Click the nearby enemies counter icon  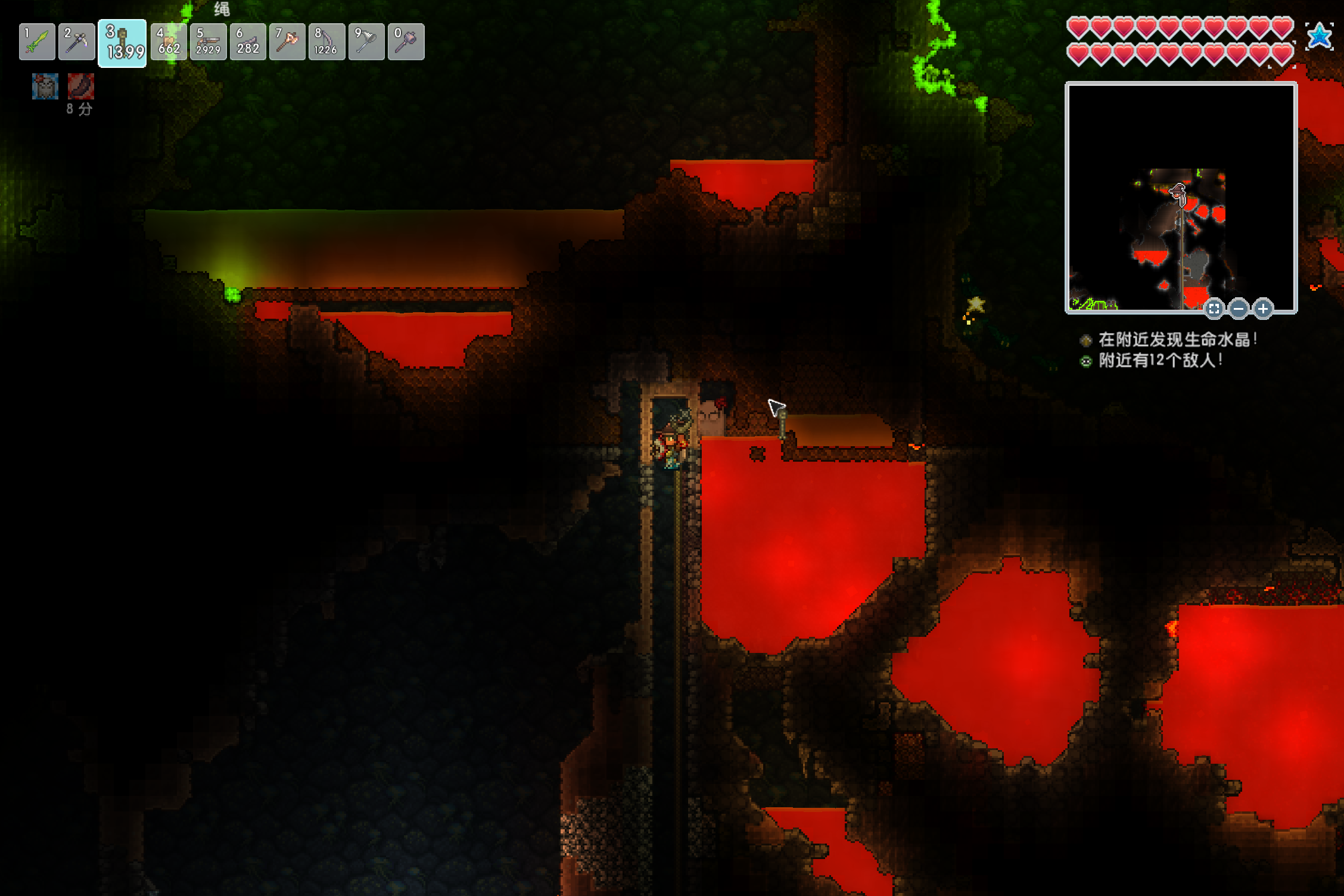point(1086,361)
